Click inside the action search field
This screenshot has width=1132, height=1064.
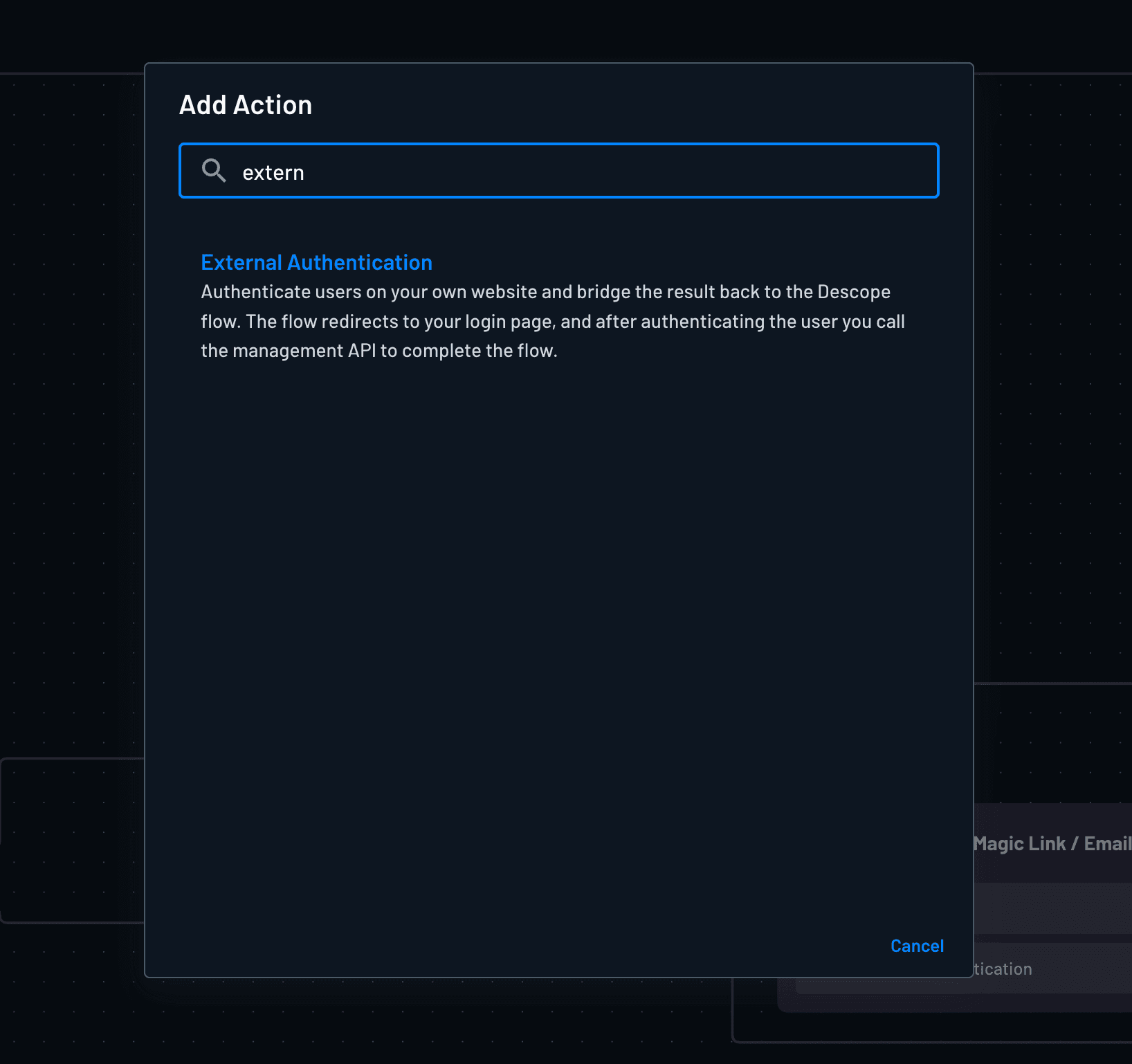[554, 171]
